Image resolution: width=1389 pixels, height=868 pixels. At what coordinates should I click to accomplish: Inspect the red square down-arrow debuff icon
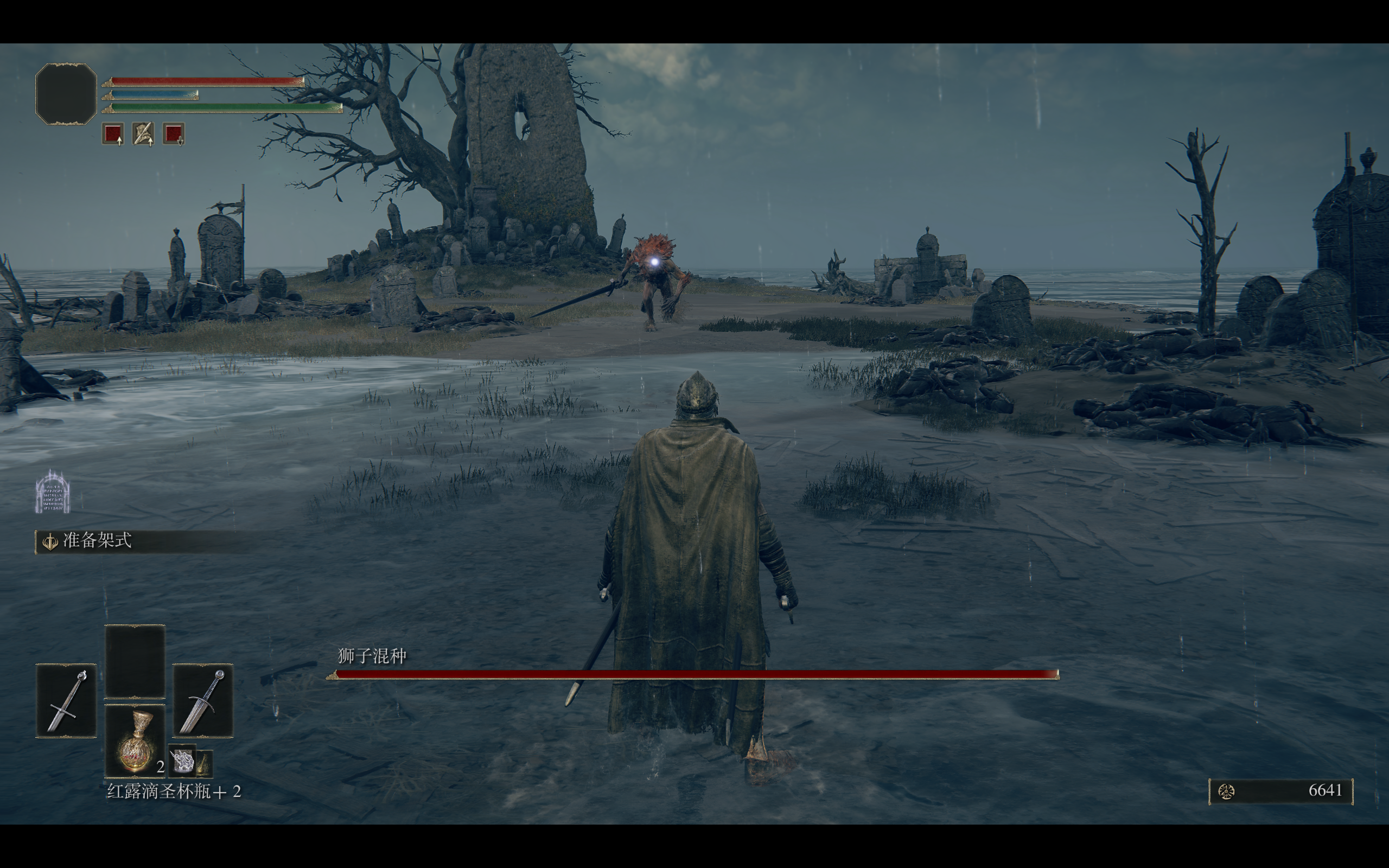(x=173, y=135)
